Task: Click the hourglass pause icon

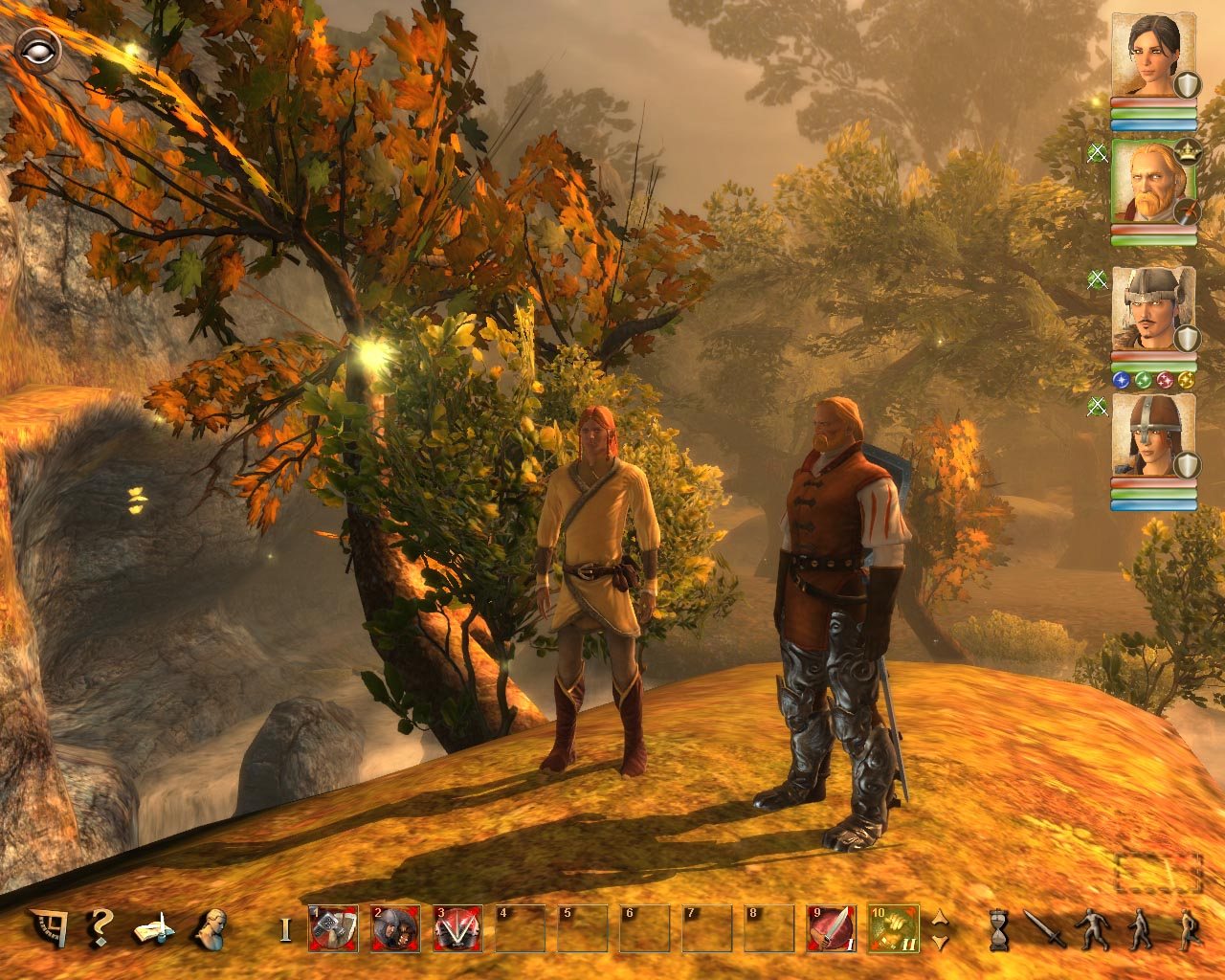Action: 1000,929
